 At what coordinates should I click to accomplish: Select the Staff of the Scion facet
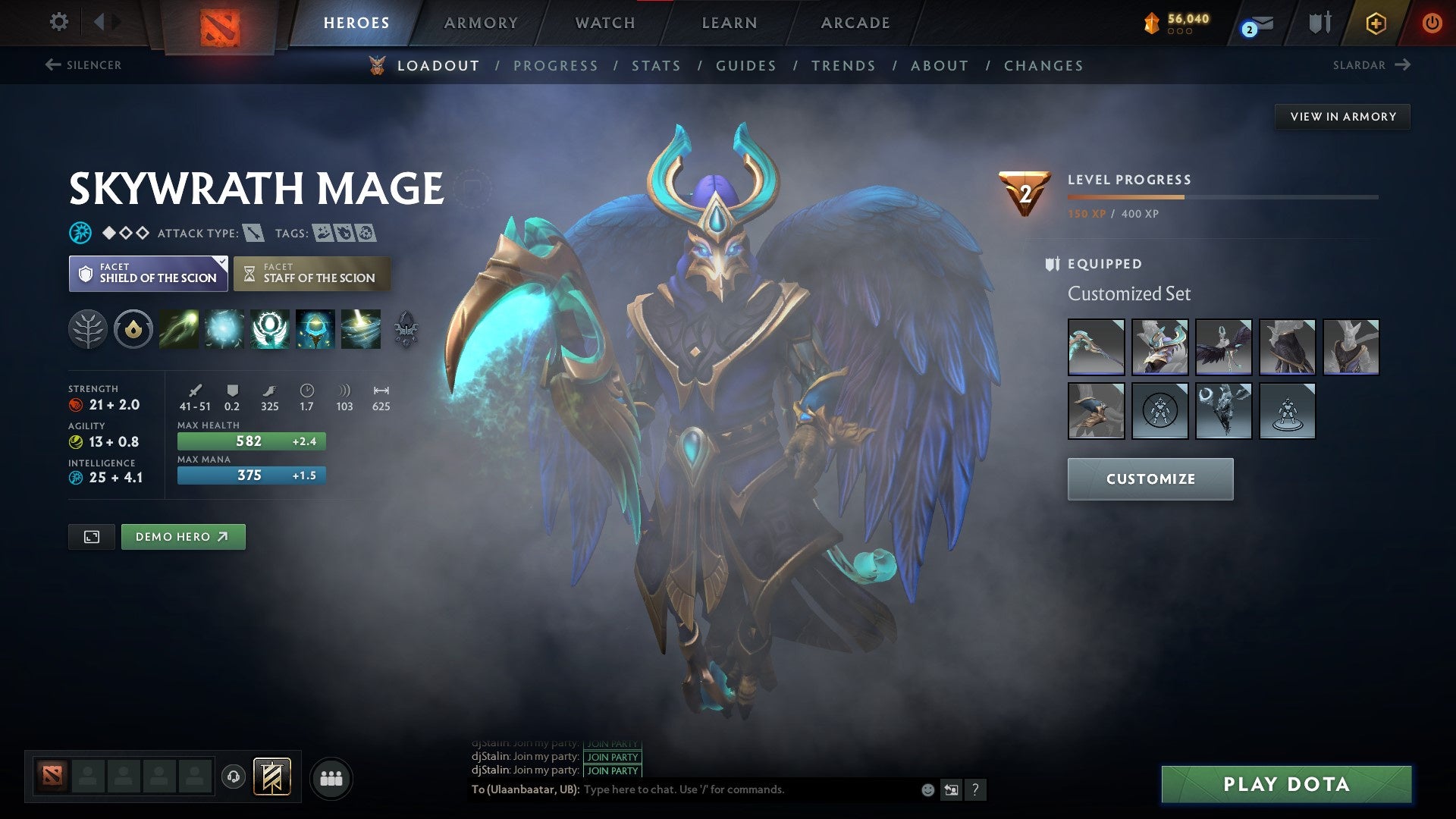tap(312, 273)
